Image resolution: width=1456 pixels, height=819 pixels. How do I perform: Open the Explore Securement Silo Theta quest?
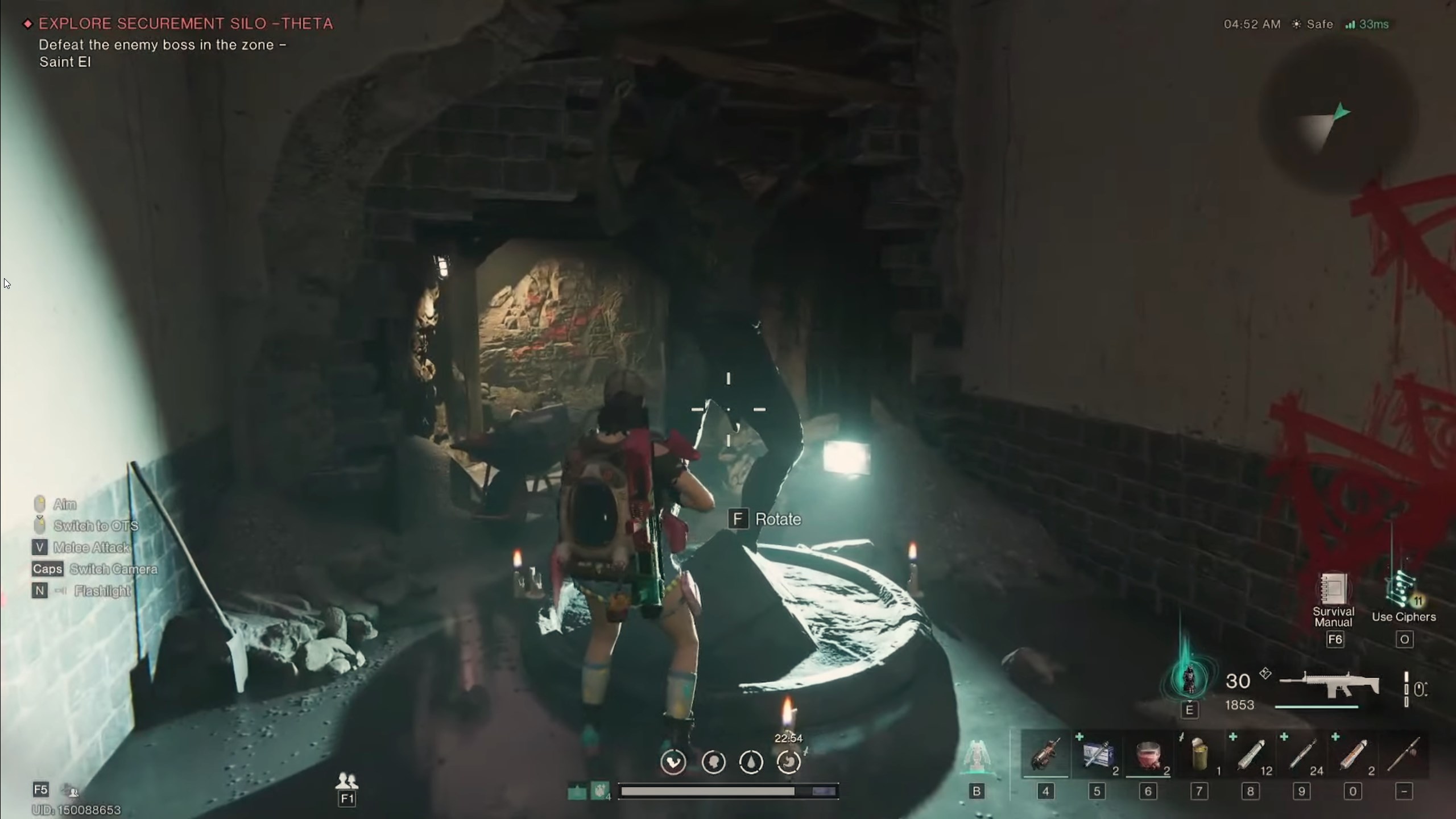pyautogui.click(x=185, y=24)
